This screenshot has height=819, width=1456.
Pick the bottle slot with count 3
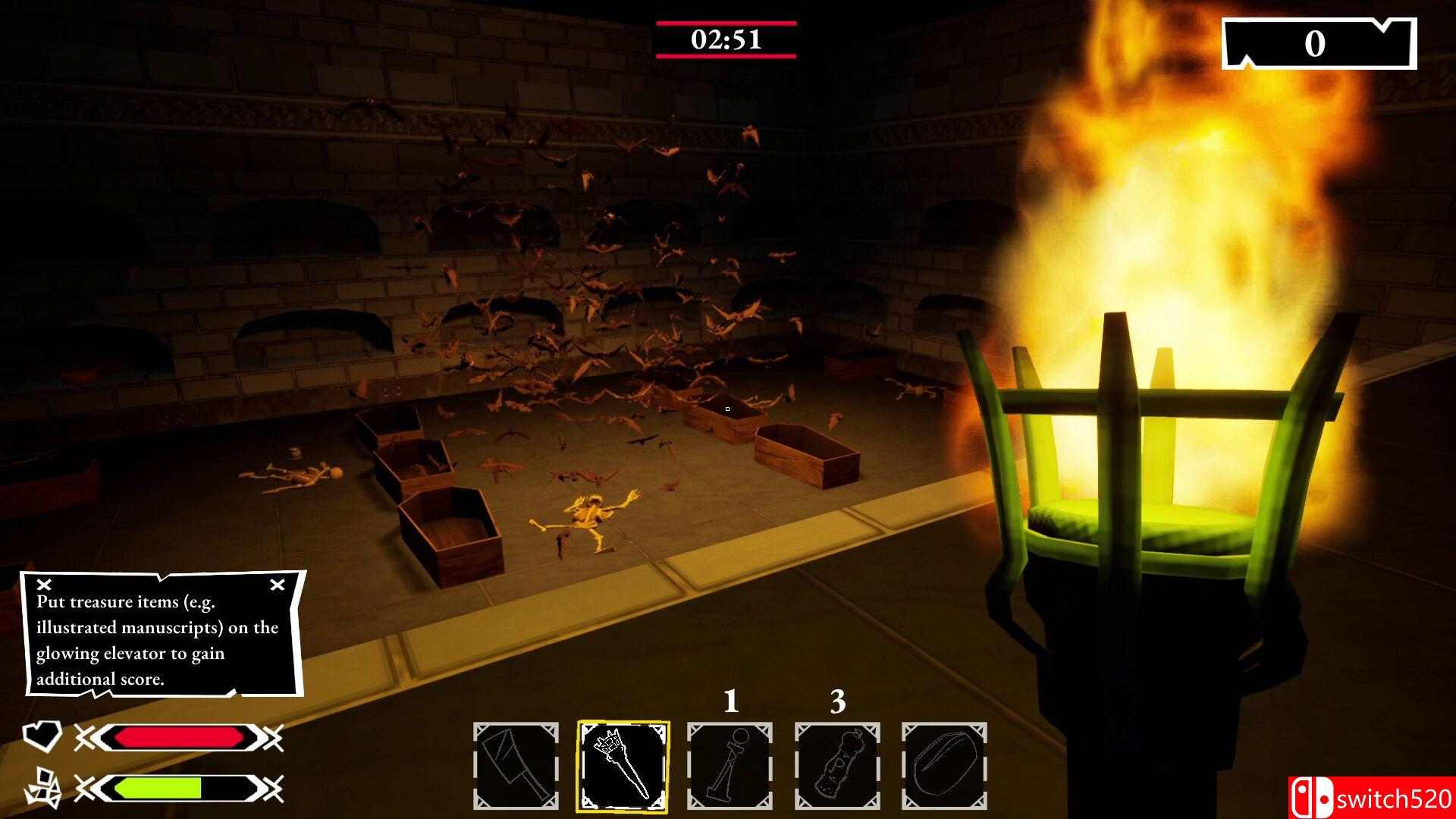click(x=837, y=766)
